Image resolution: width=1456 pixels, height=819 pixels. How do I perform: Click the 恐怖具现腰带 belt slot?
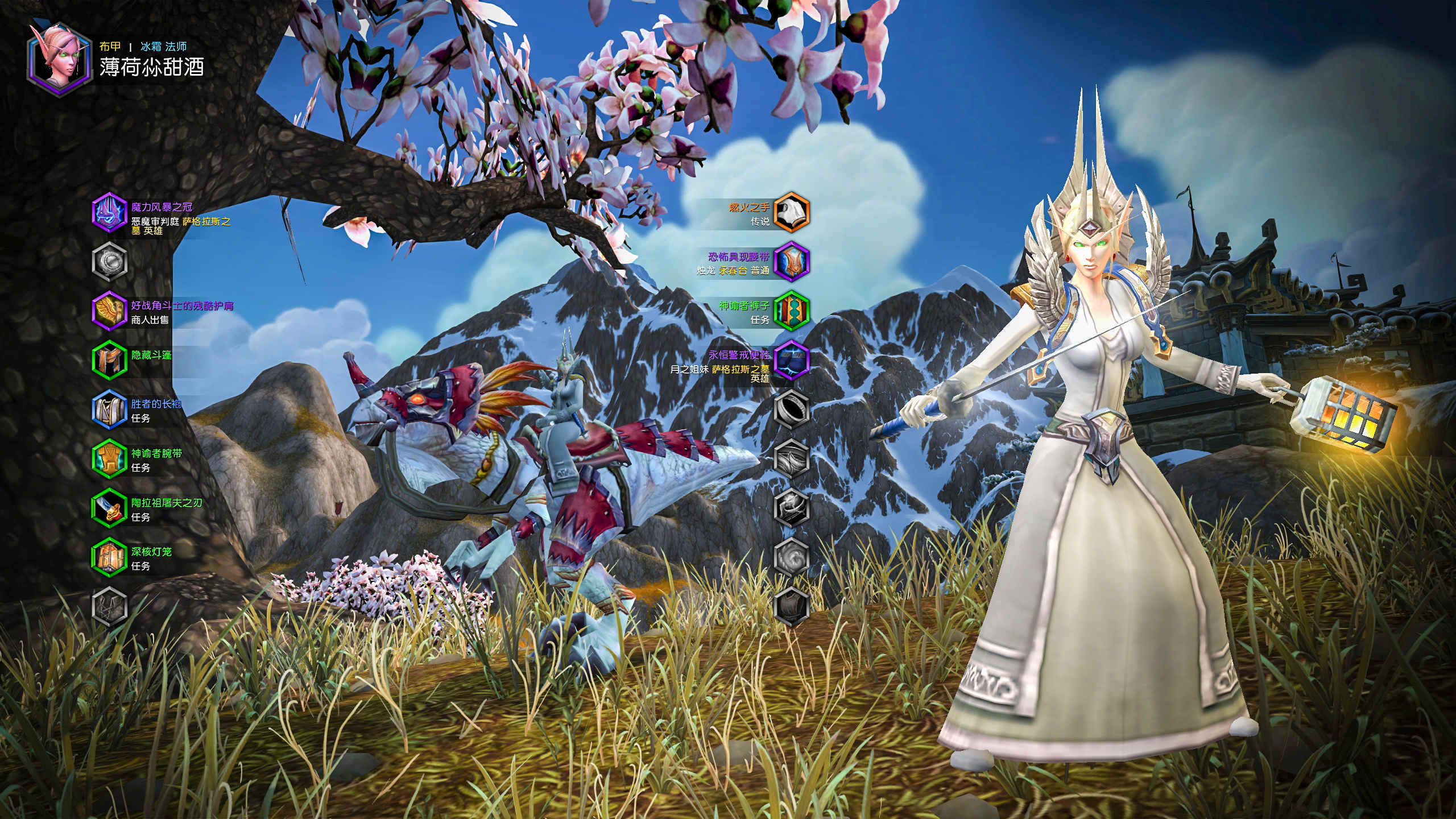coord(792,262)
